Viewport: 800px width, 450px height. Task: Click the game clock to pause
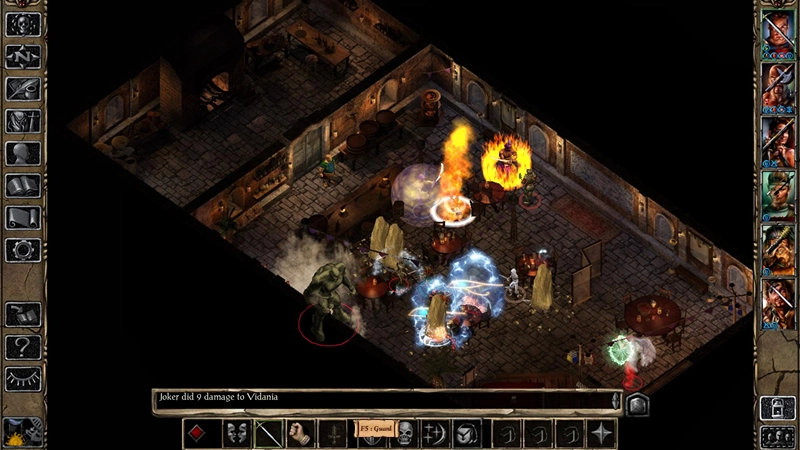click(20, 432)
